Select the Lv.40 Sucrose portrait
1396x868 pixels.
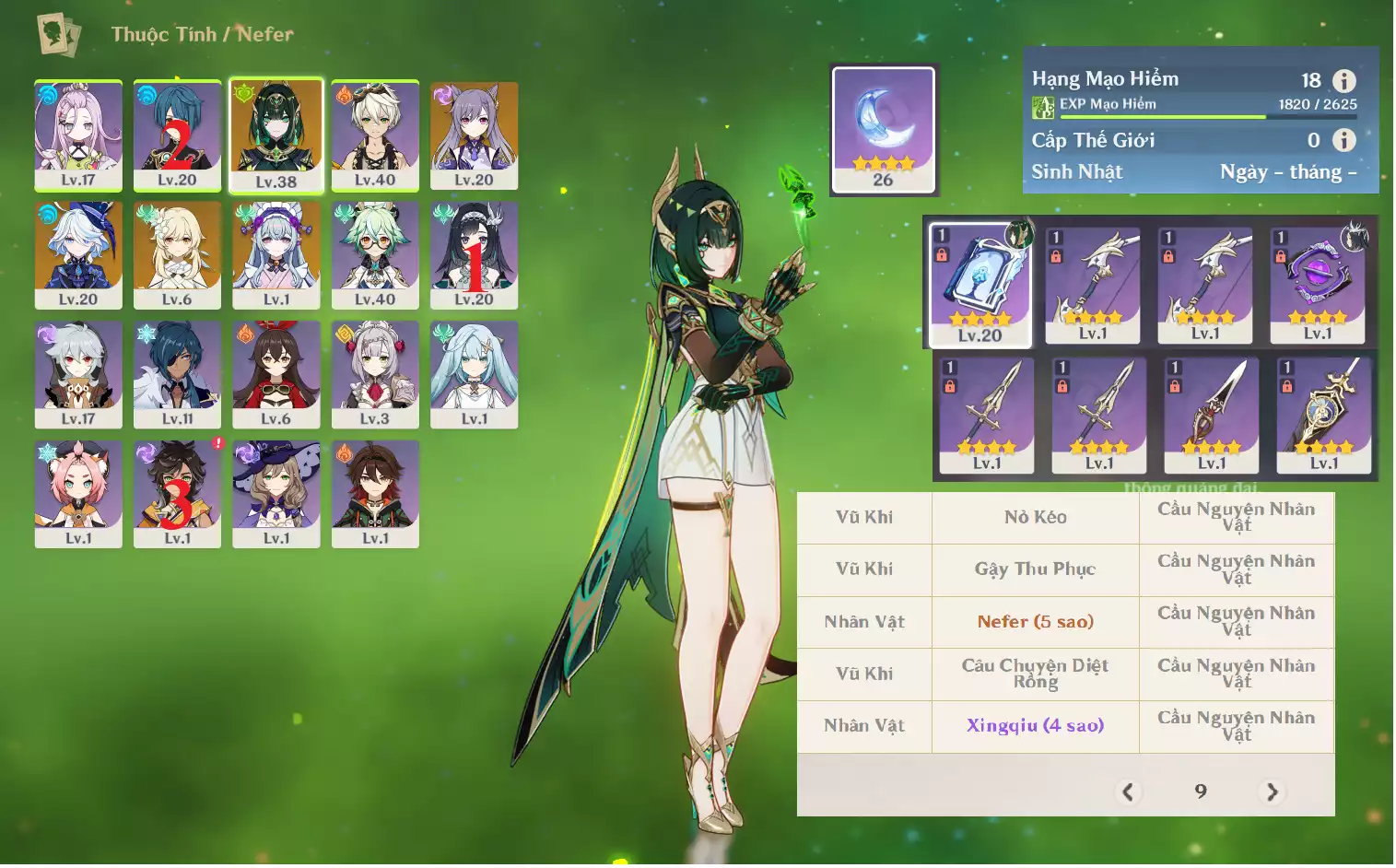point(375,254)
